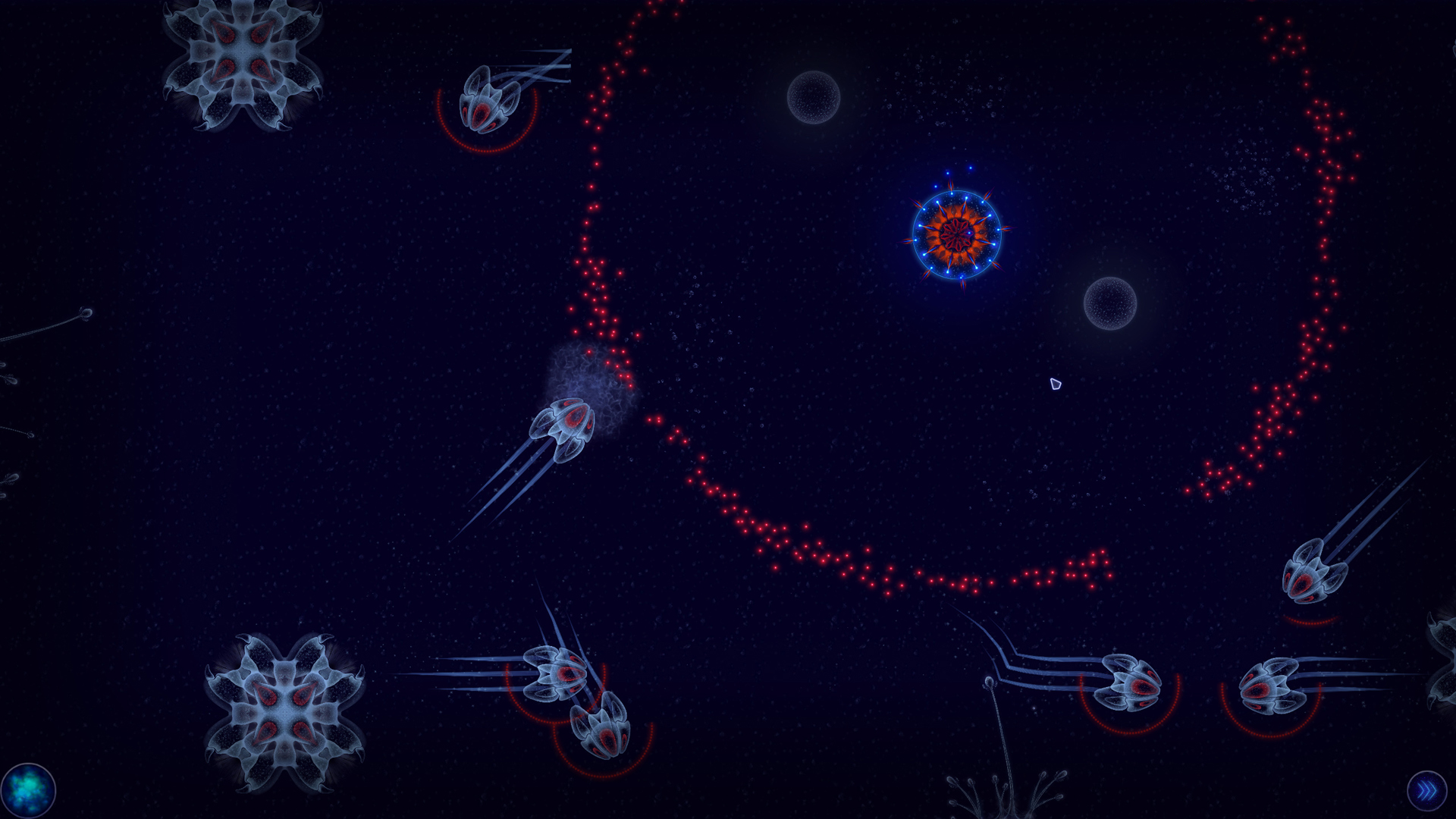Activate the triple-chevron fast-forward control
The width and height of the screenshot is (1456, 819).
pyautogui.click(x=1427, y=789)
